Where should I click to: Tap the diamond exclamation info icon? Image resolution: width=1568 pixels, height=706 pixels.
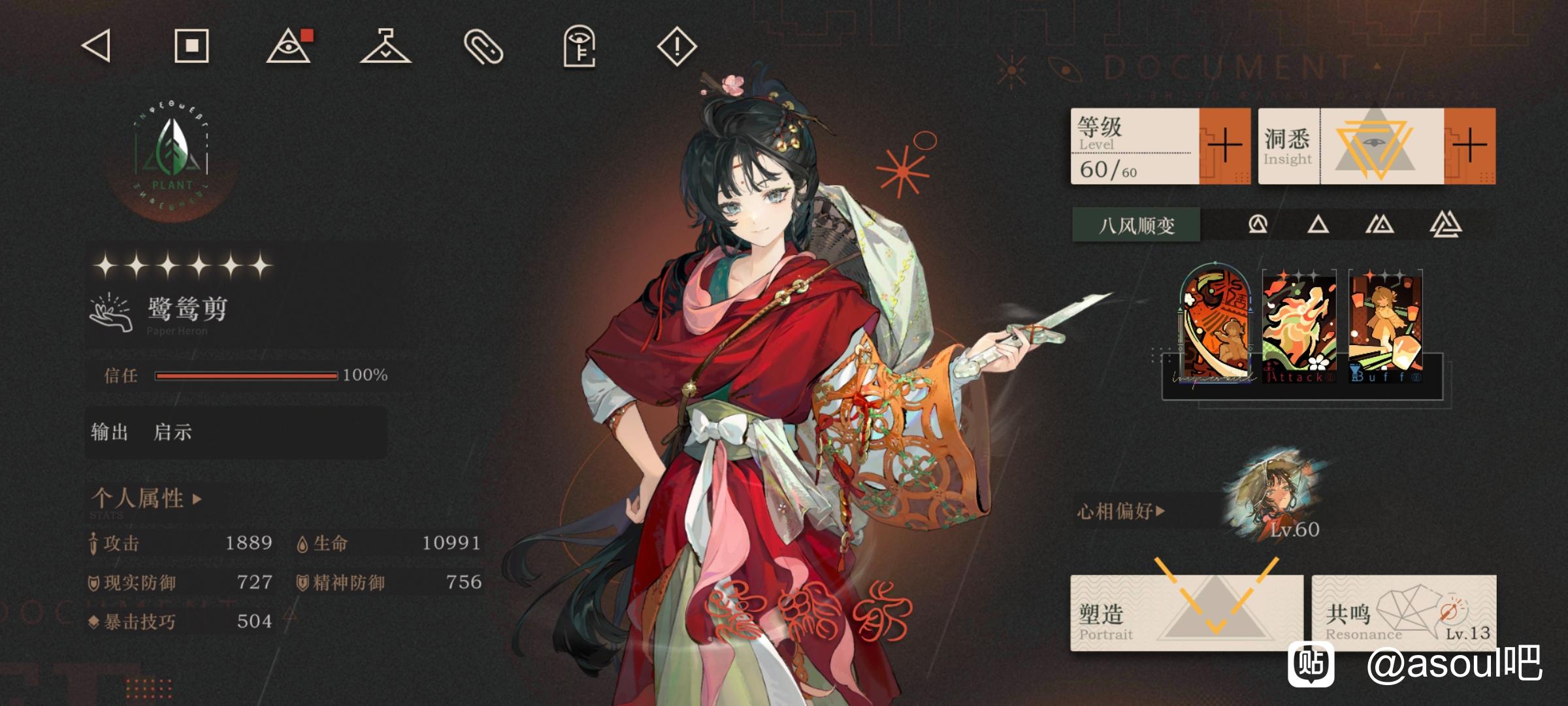[x=676, y=46]
